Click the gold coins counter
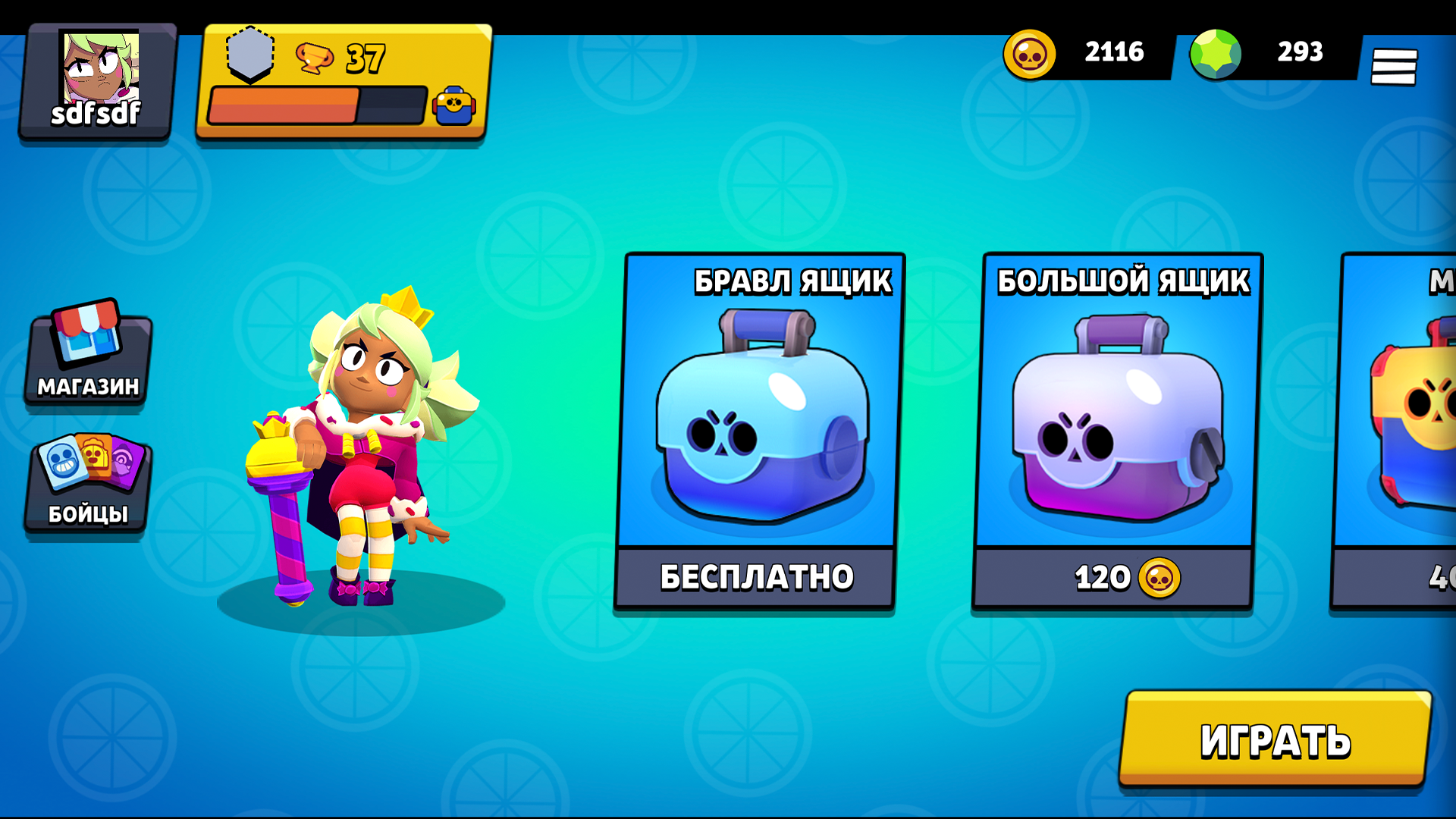The image size is (1456, 819). point(1084,52)
